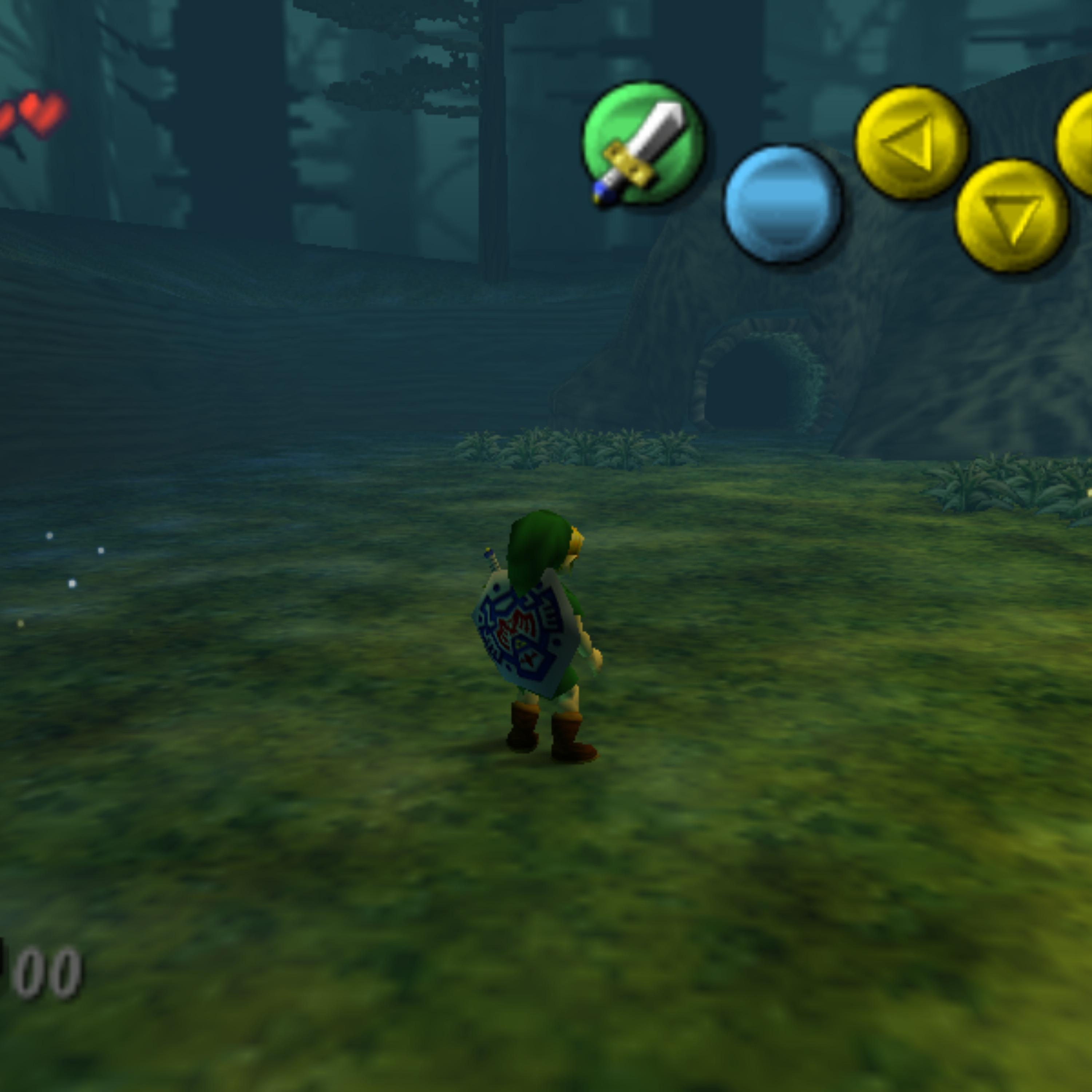The width and height of the screenshot is (1092, 1092).
Task: Choose the yellow left-arrow item slot
Action: pyautogui.click(x=912, y=142)
